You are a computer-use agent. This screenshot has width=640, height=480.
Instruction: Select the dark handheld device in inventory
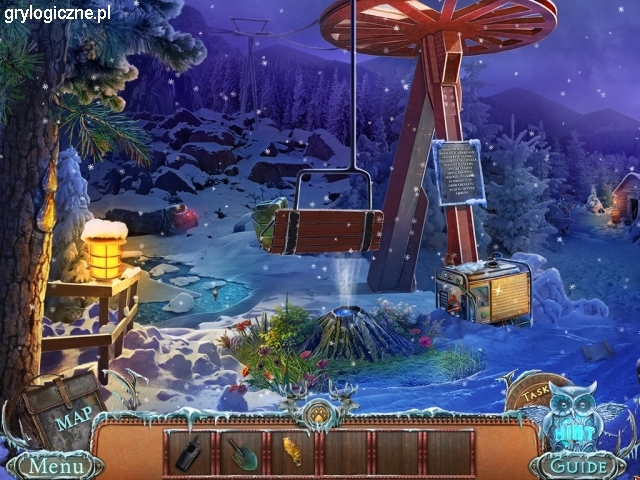coord(189,452)
